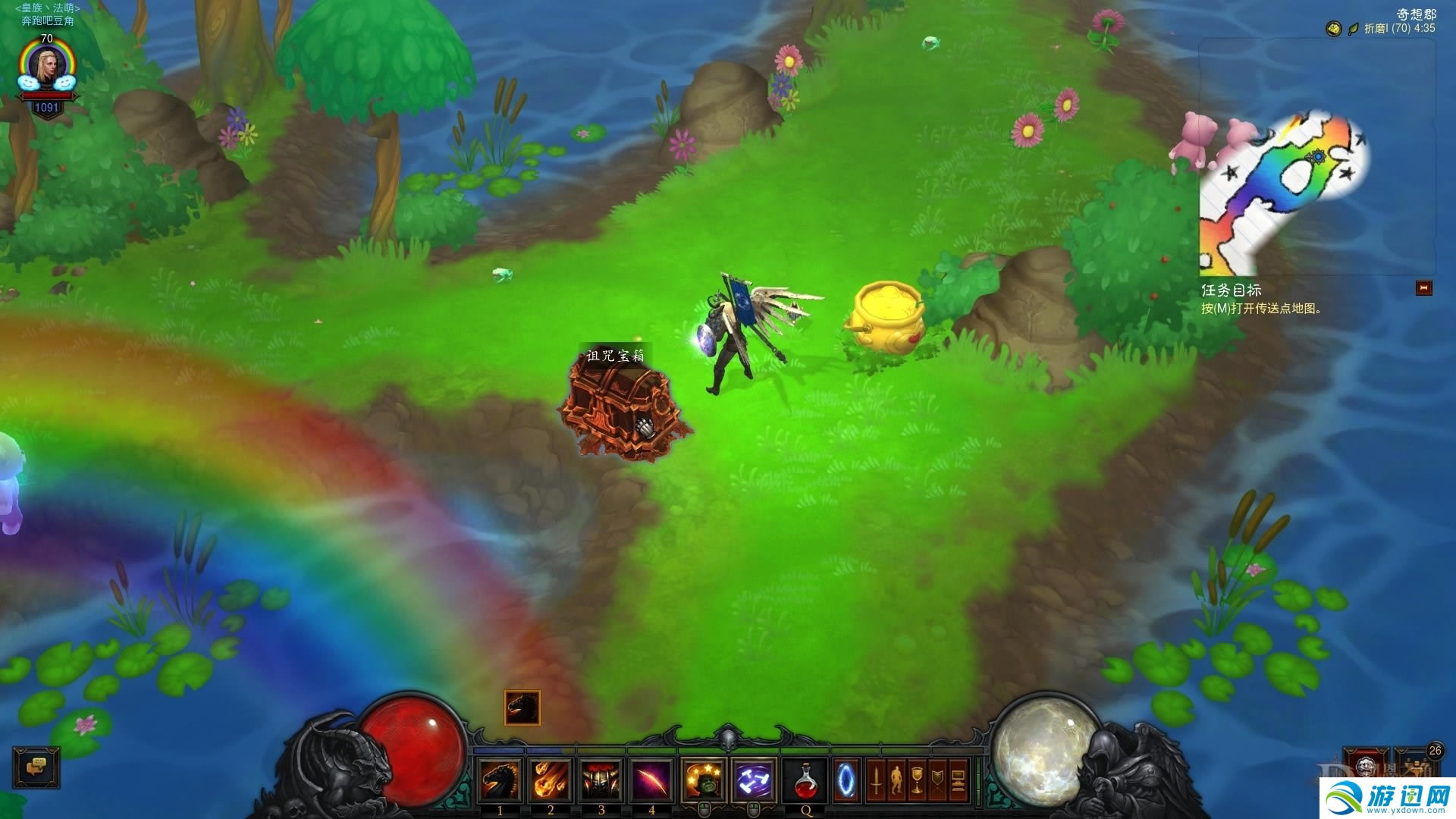Open the character inventory figure button

pos(896,780)
